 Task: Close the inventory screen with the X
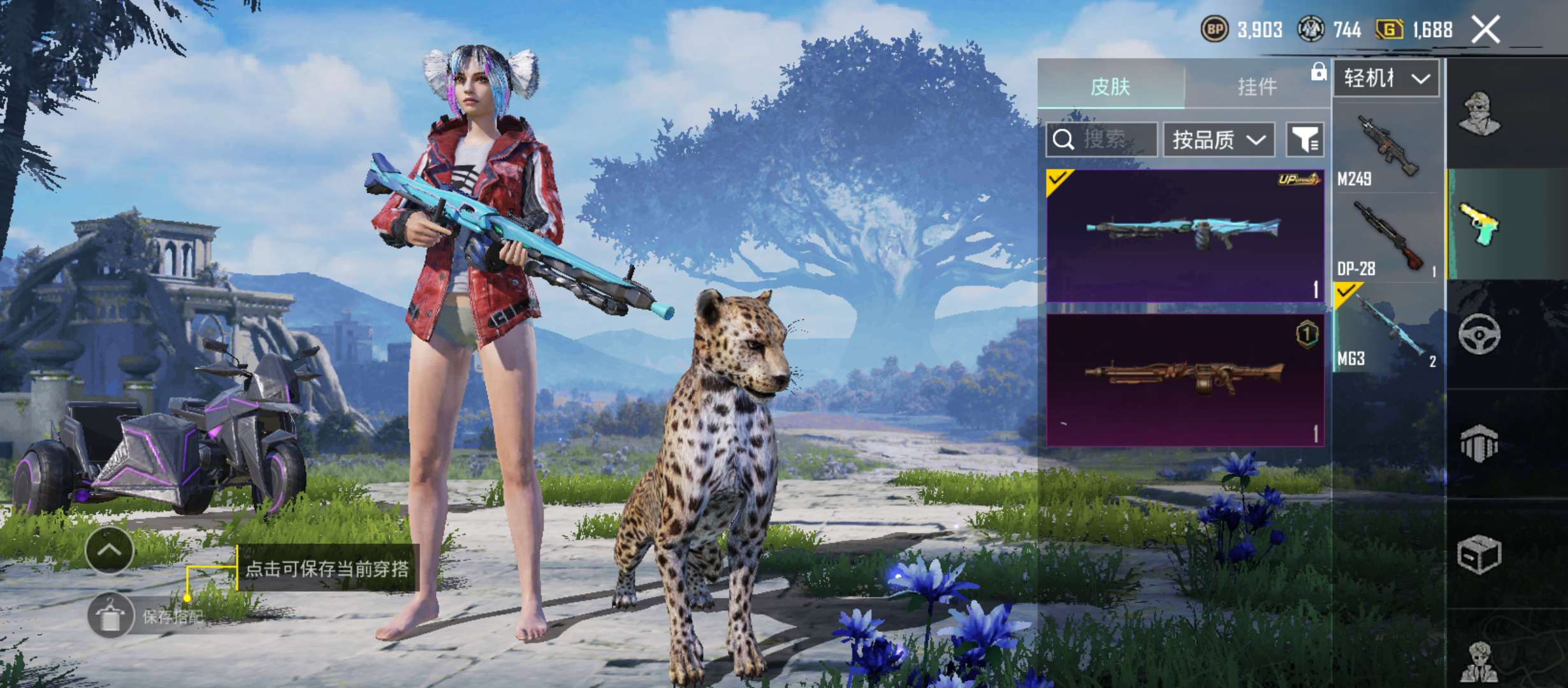pyautogui.click(x=1485, y=29)
